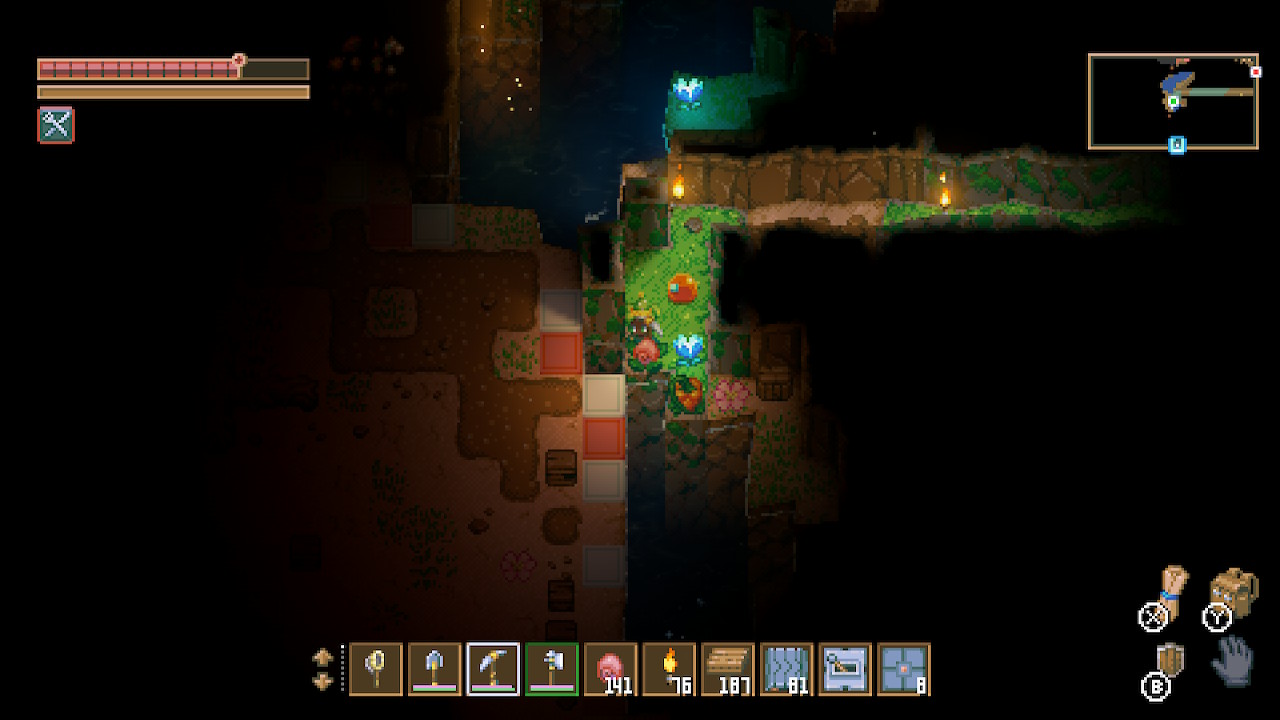
Task: Pick the torch stack of 76
Action: tap(669, 668)
